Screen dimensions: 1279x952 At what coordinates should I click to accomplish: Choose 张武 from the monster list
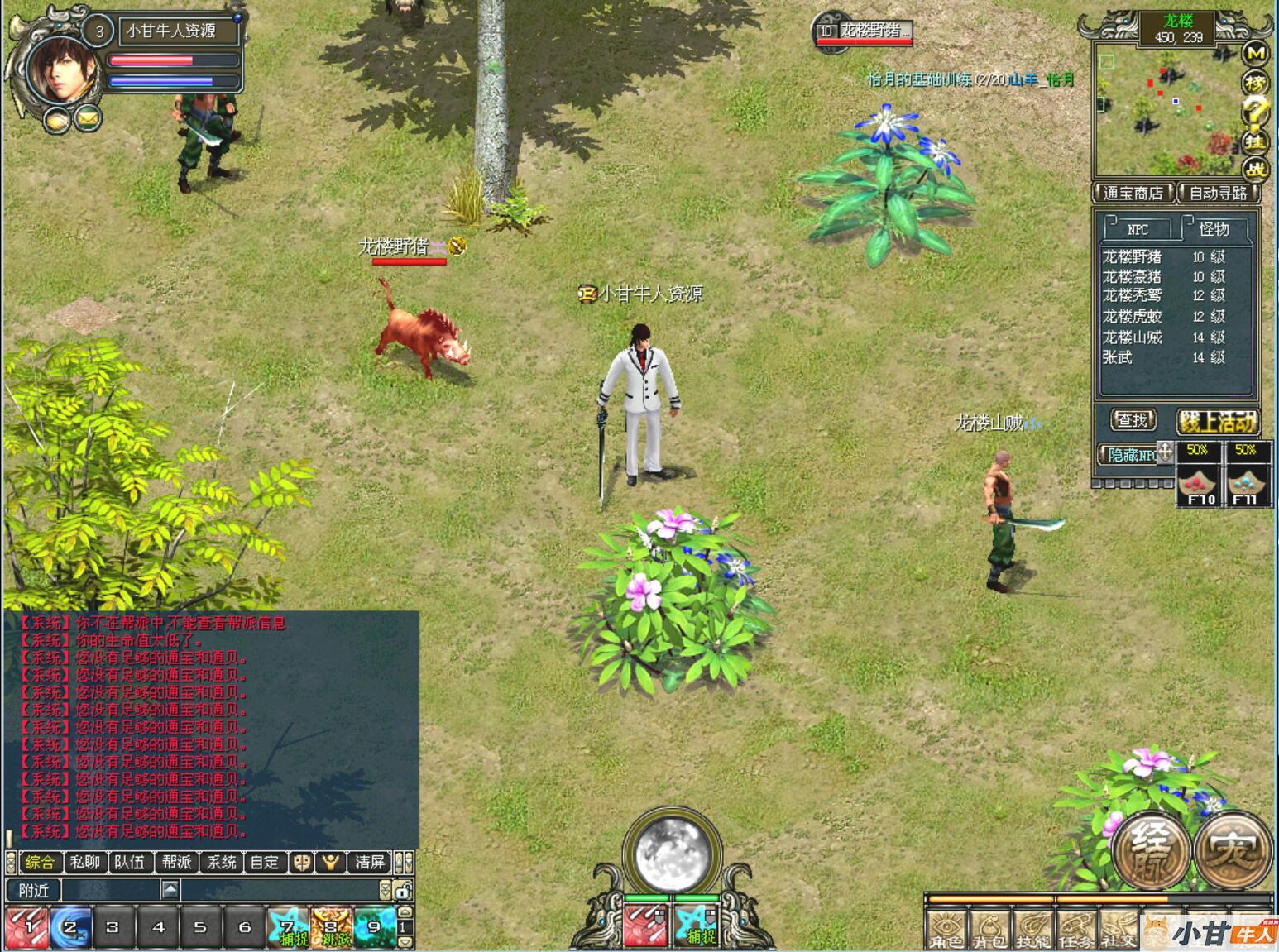pos(1117,357)
